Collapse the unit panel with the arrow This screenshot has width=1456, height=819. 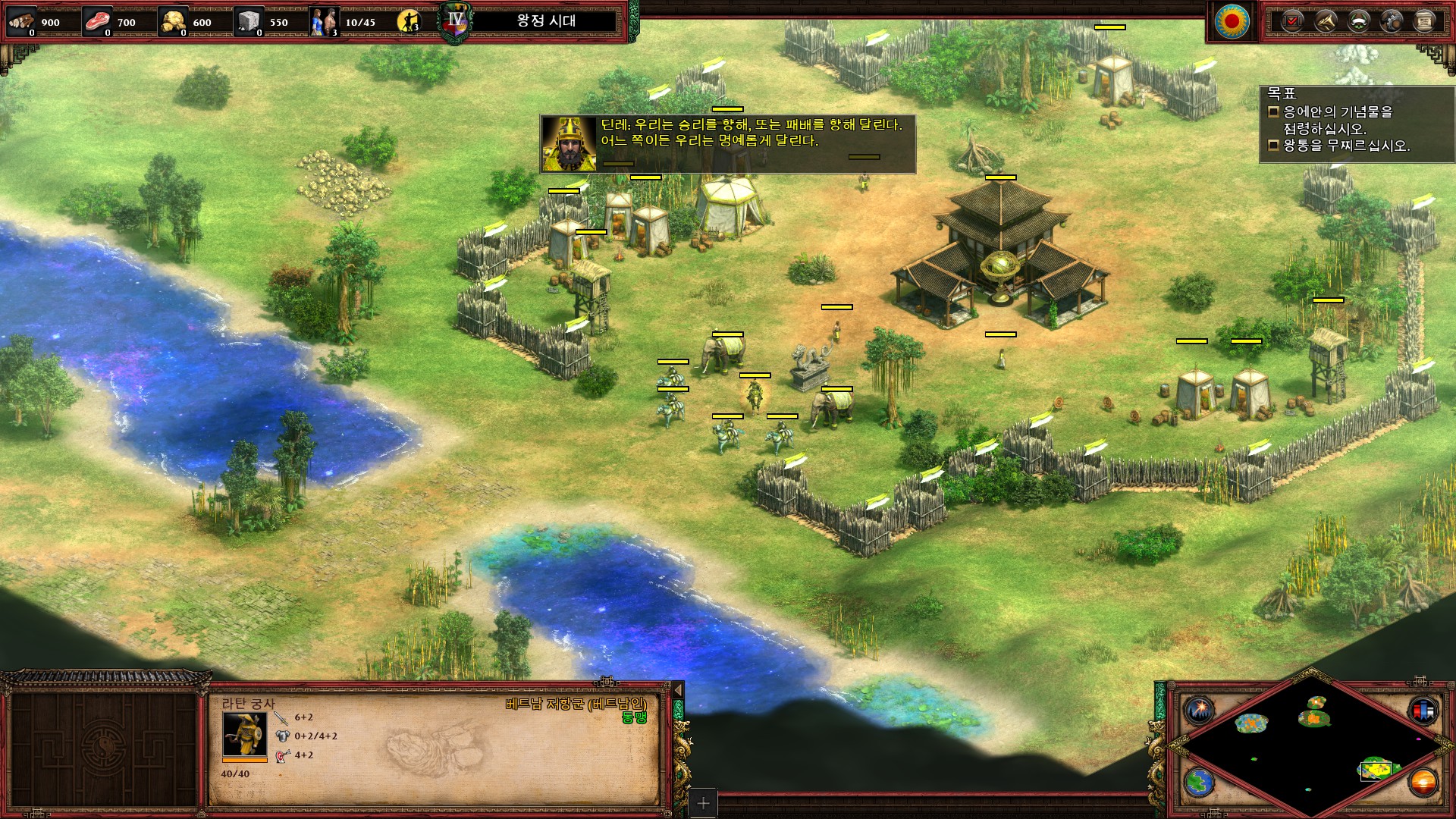(x=678, y=689)
